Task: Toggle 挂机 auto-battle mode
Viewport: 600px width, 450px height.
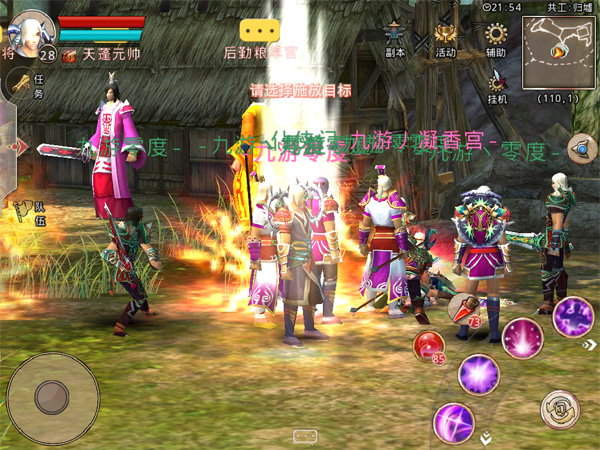Action: [497, 86]
